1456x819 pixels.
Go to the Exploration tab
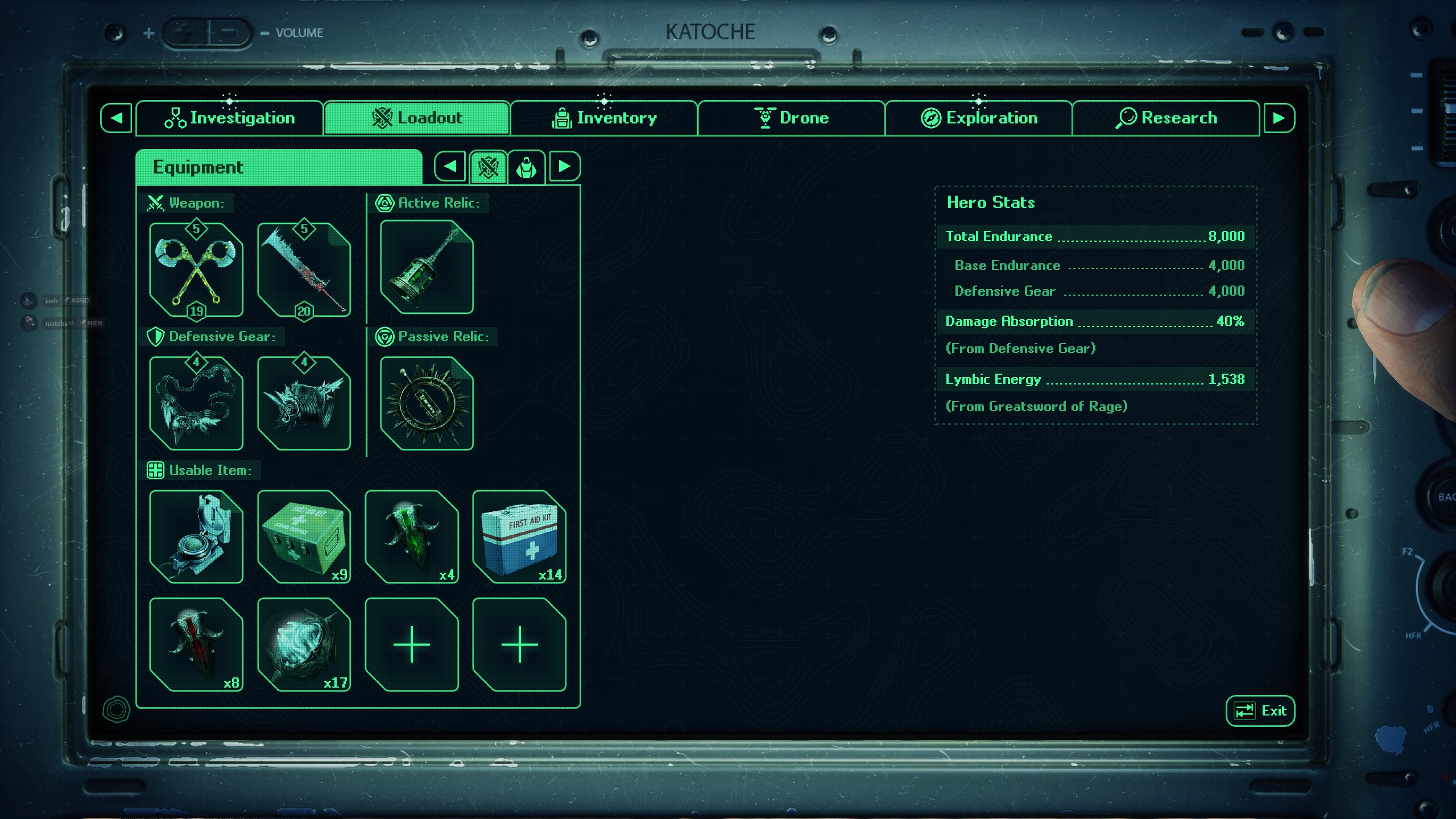point(978,118)
